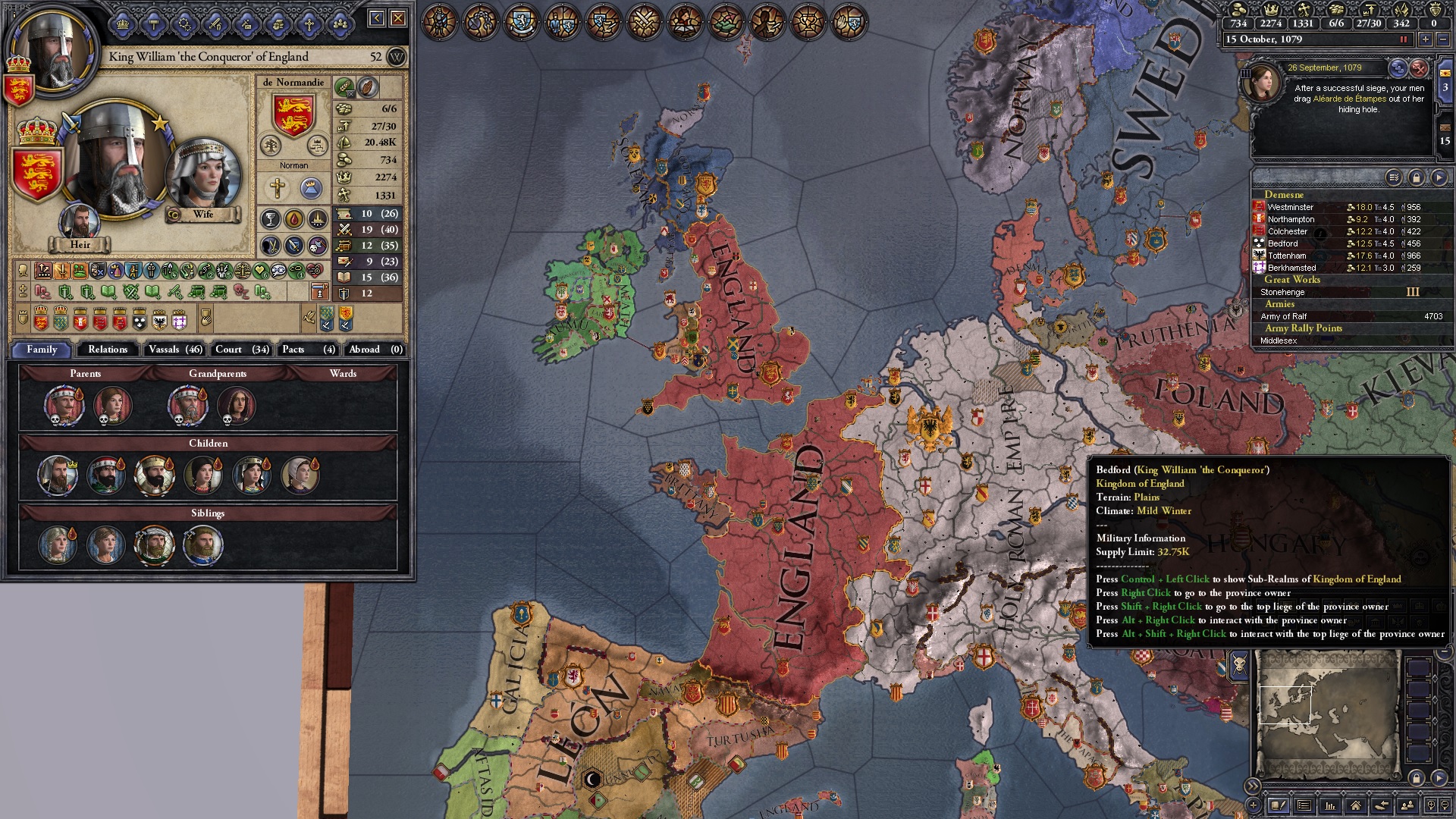Open the statistics chart icon

[x=1331, y=805]
